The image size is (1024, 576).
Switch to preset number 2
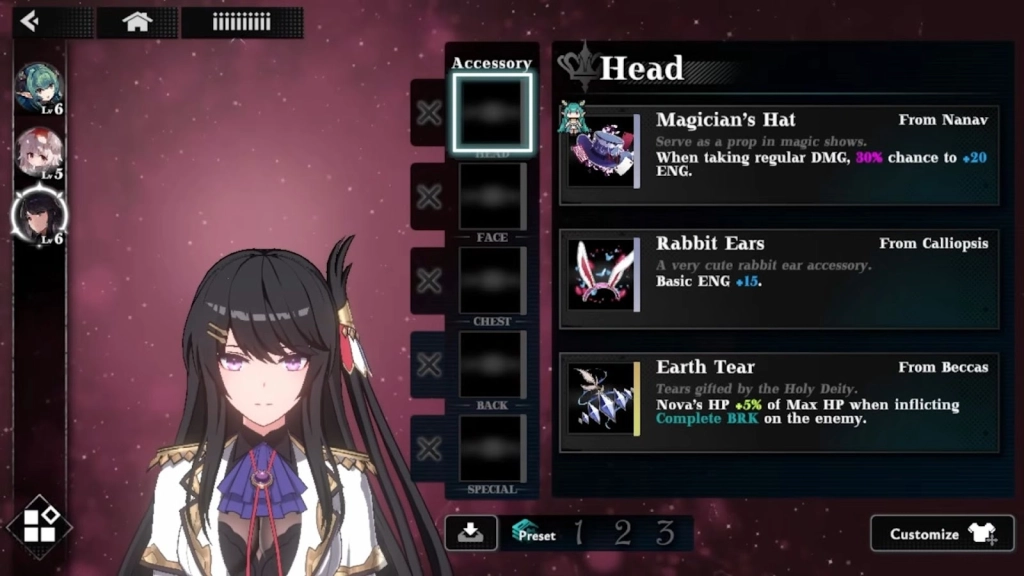point(622,533)
